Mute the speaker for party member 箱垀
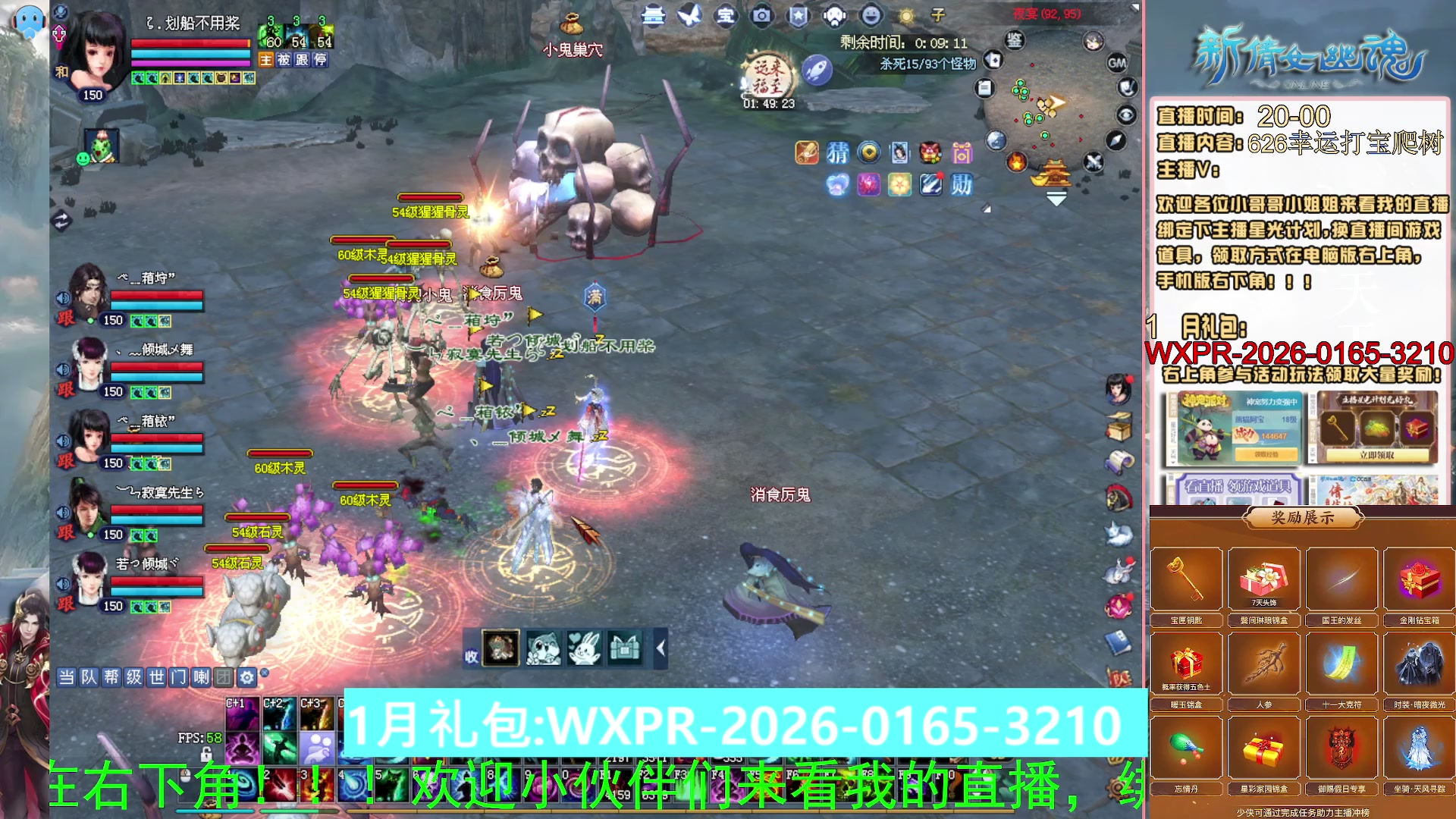 62,297
